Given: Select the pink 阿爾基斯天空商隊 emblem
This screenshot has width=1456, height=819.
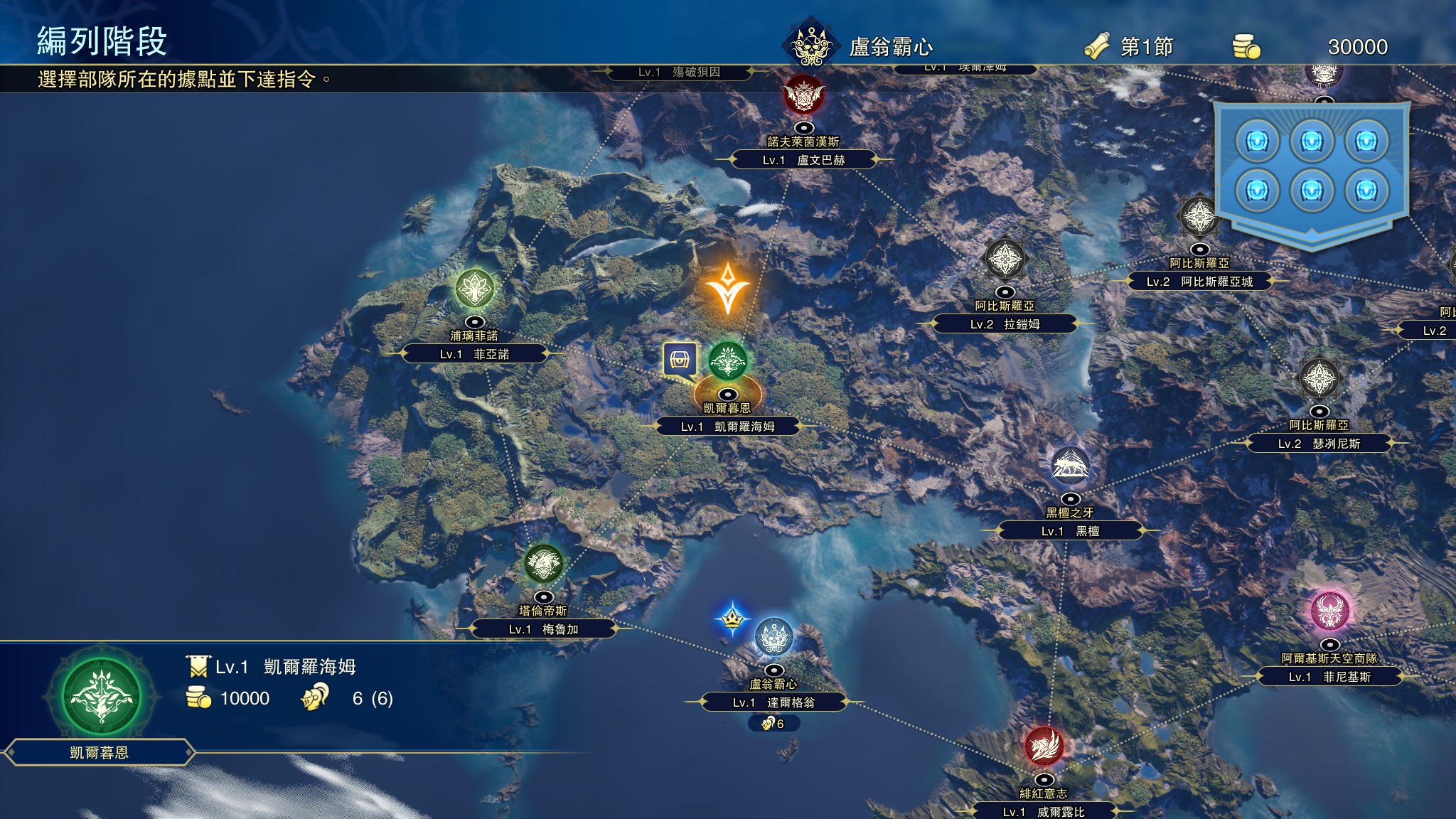Looking at the screenshot, I should [1329, 611].
